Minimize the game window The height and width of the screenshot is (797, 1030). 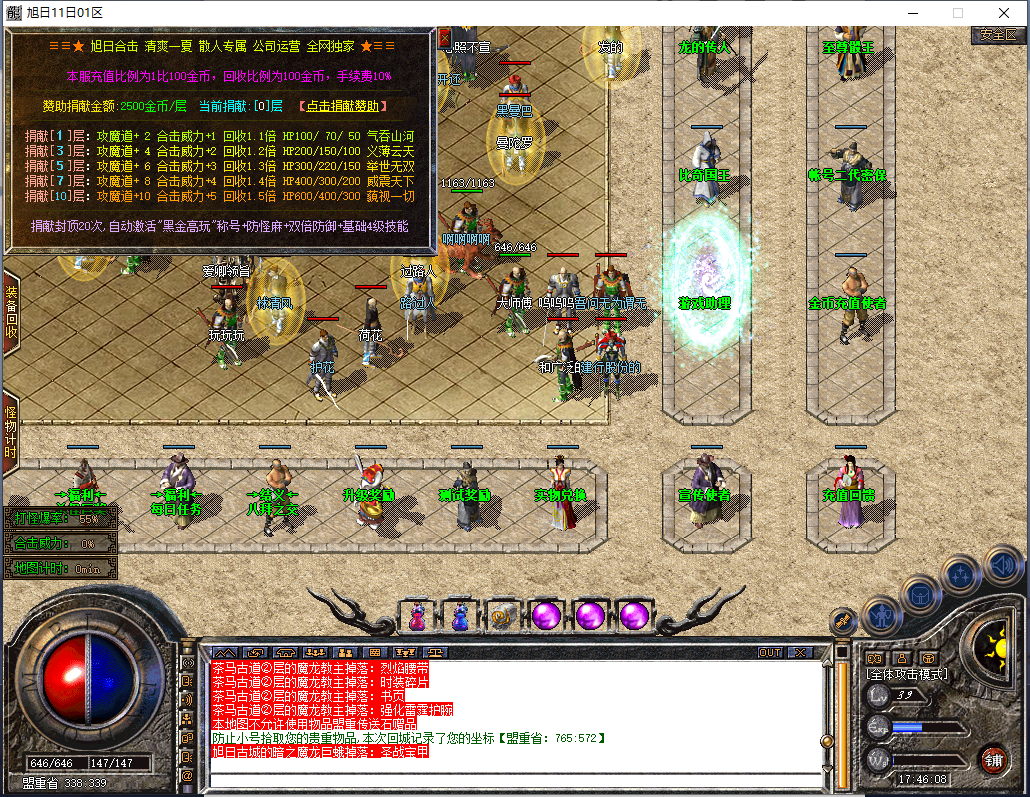pyautogui.click(x=911, y=13)
